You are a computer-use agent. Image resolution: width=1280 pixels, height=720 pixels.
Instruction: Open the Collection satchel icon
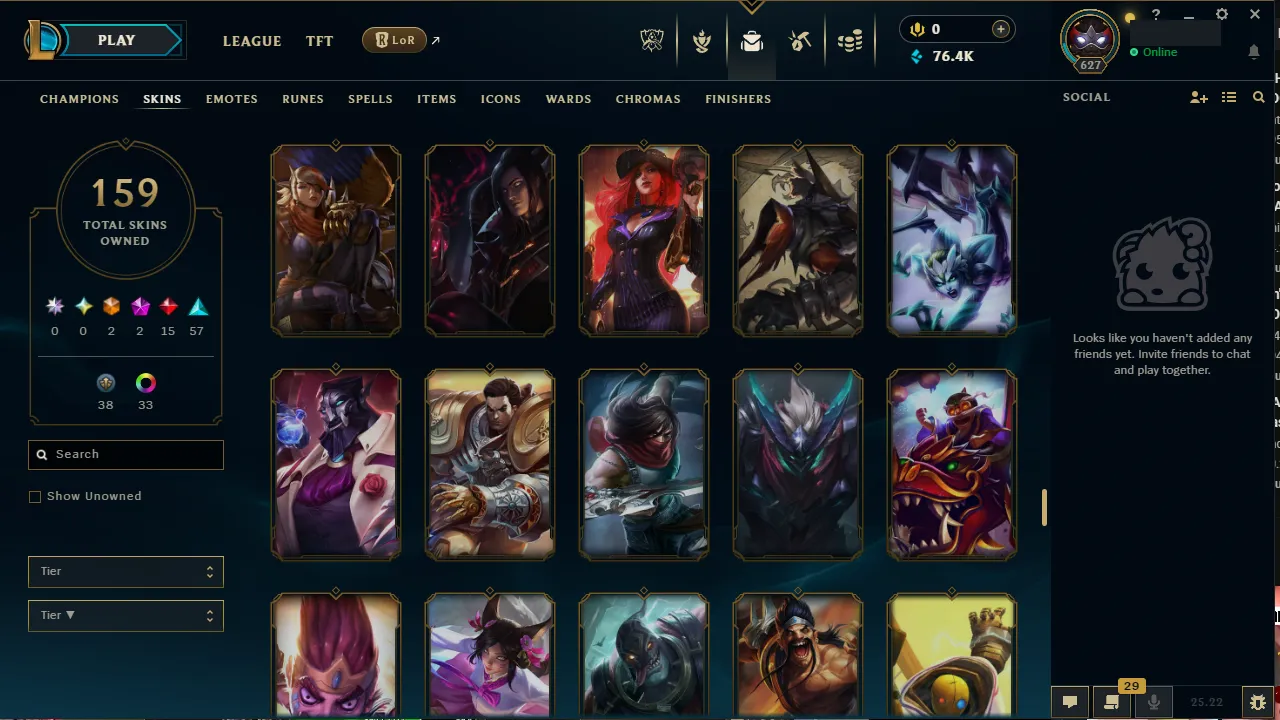[x=752, y=41]
